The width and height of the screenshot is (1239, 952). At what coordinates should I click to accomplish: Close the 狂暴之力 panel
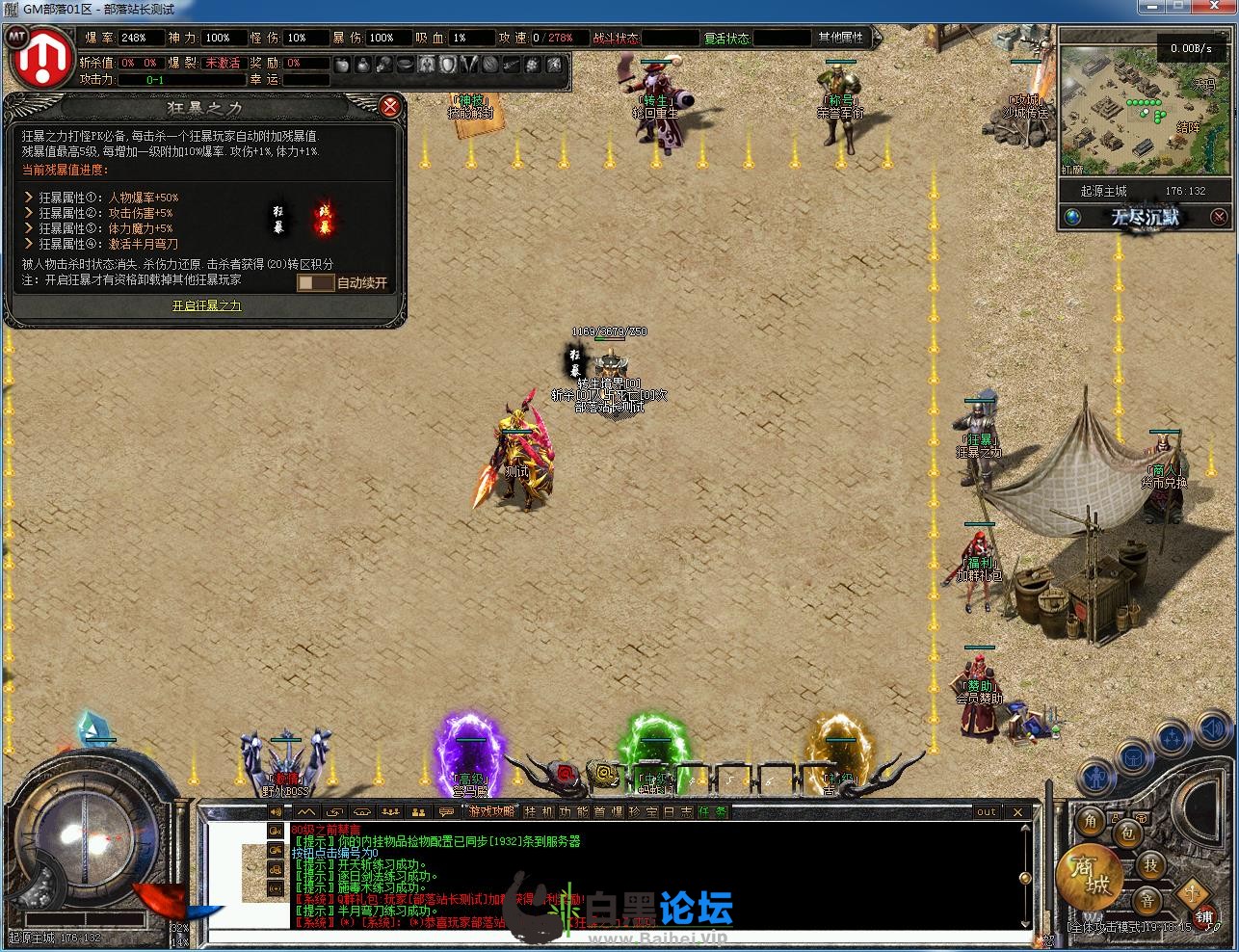click(x=390, y=106)
